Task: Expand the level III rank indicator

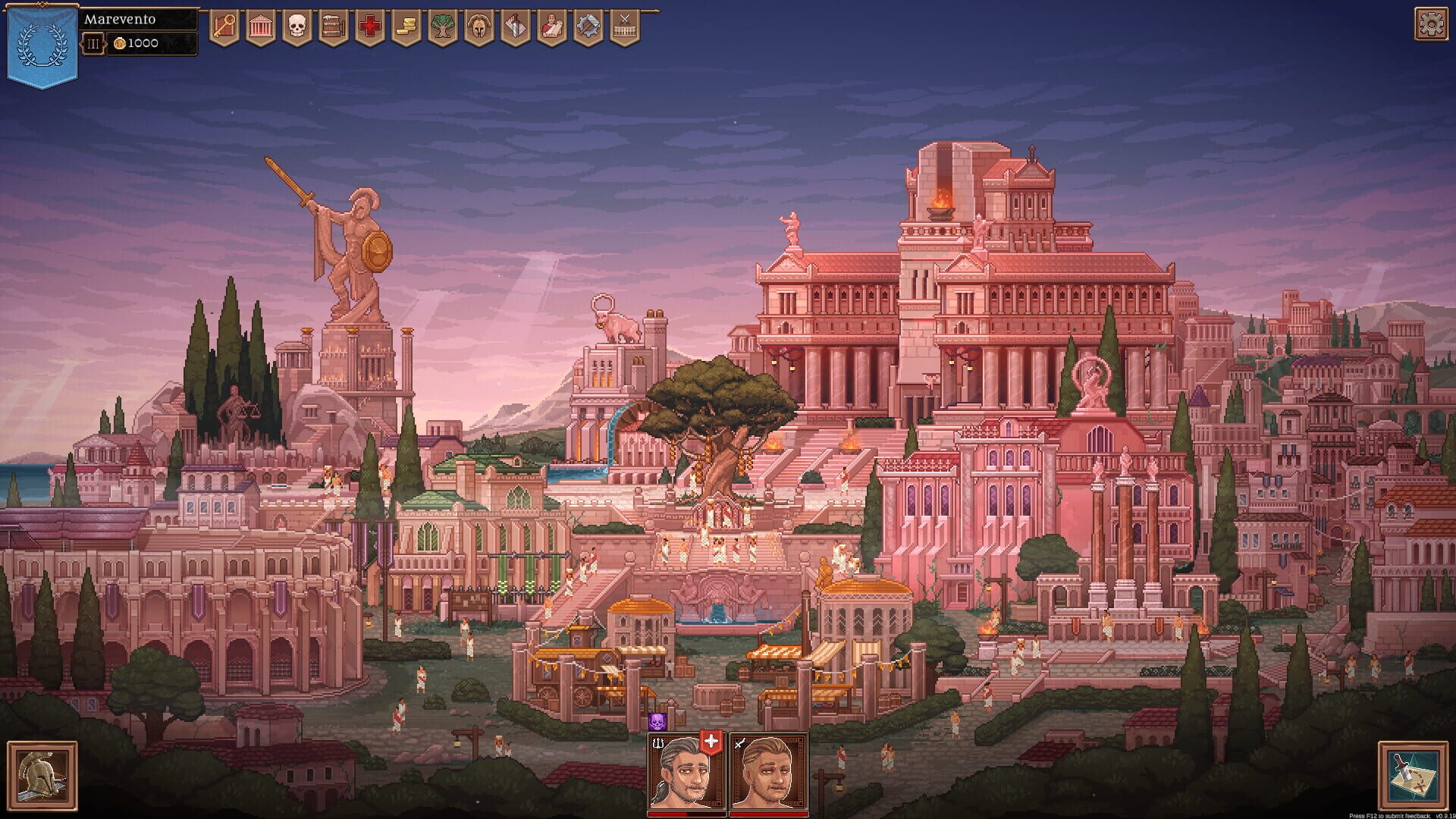Action: (x=93, y=43)
